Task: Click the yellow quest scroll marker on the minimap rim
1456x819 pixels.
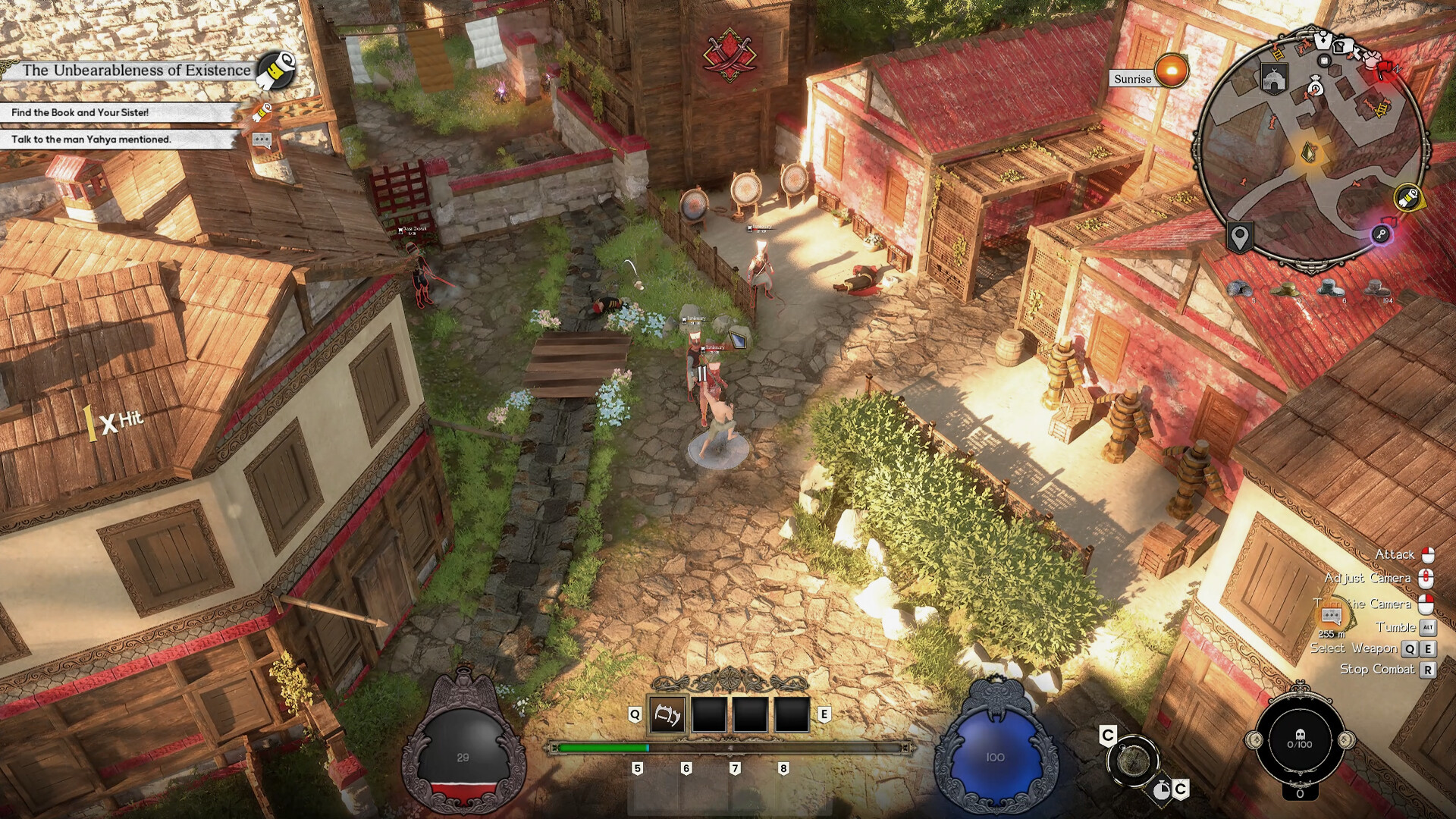Action: click(x=1410, y=198)
